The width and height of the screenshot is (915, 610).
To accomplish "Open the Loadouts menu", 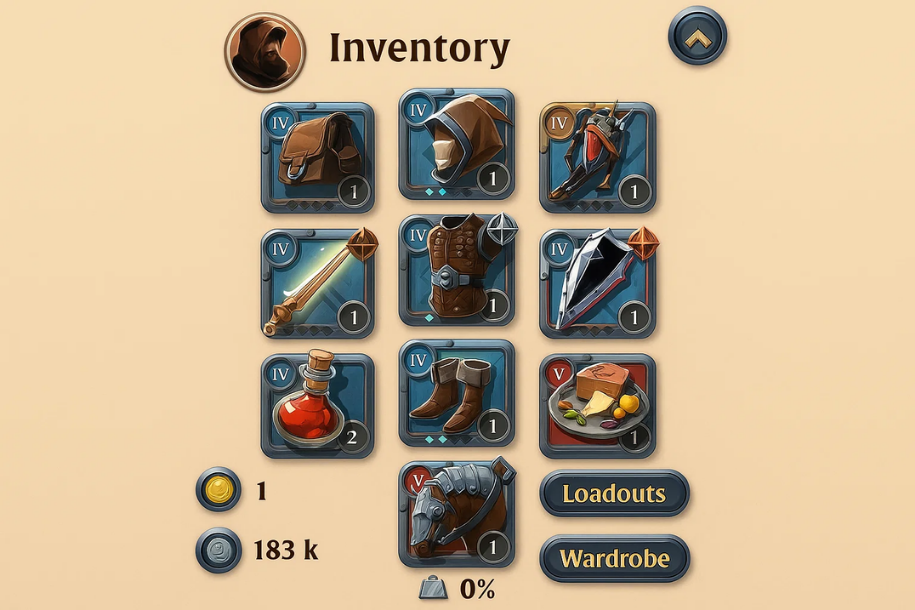I will pos(614,493).
